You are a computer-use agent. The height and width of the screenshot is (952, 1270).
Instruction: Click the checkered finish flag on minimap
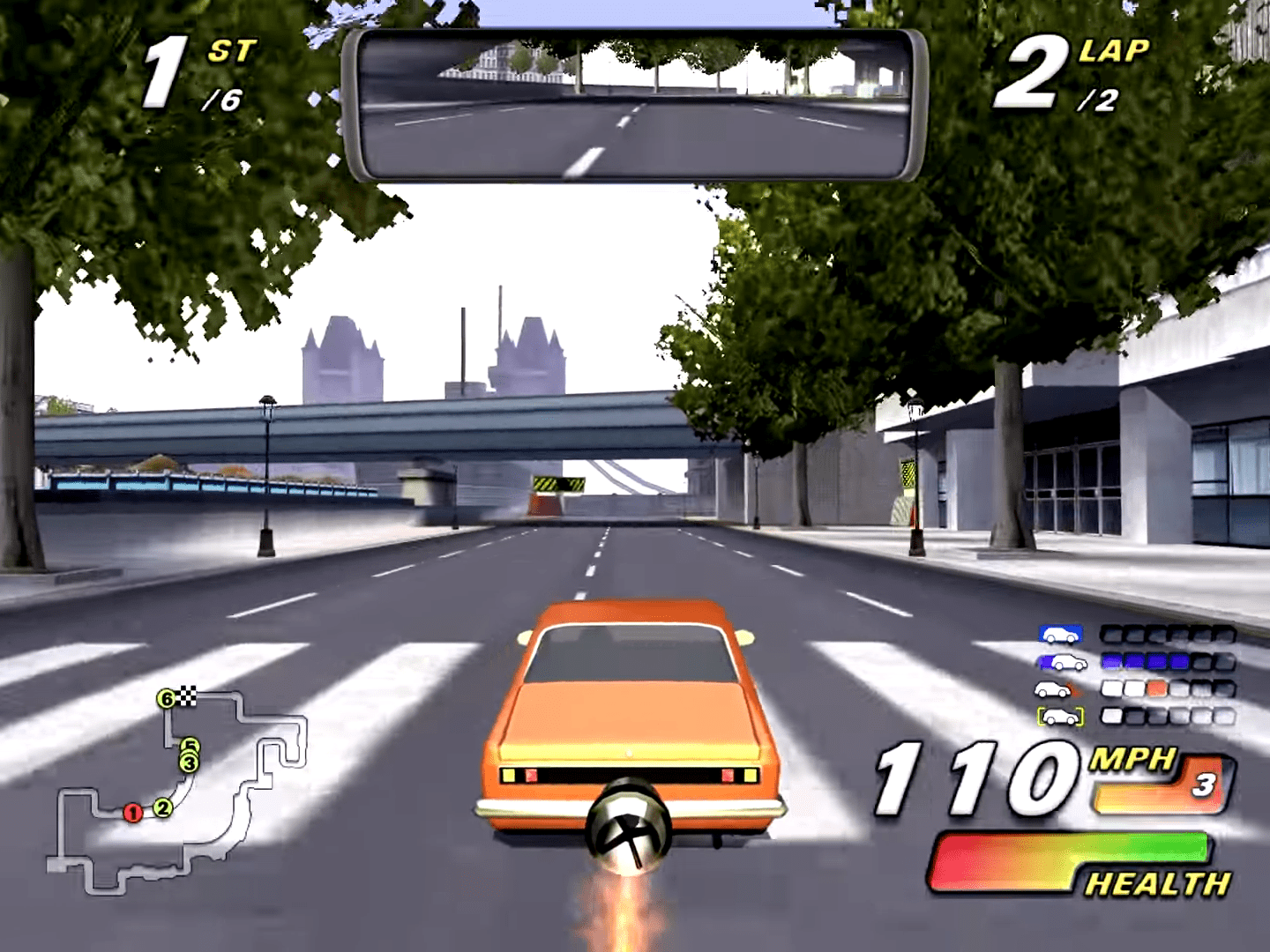point(187,697)
